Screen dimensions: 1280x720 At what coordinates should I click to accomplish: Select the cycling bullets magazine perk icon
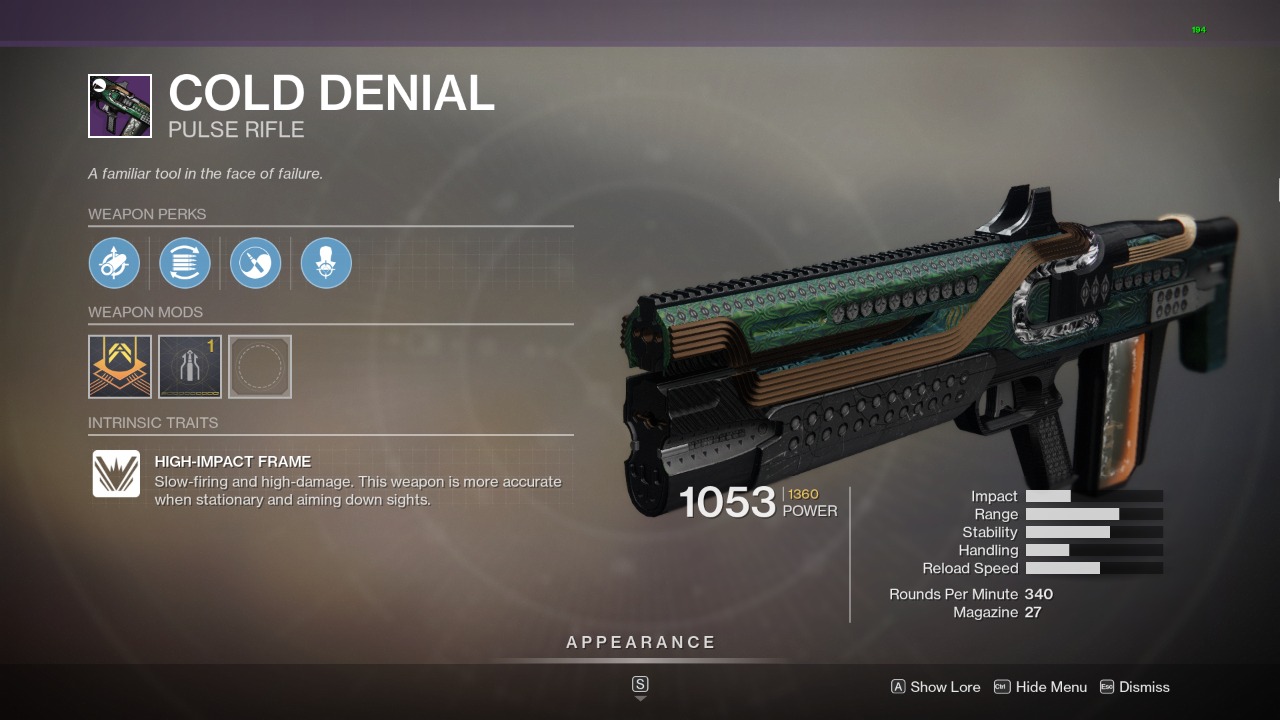[x=185, y=263]
